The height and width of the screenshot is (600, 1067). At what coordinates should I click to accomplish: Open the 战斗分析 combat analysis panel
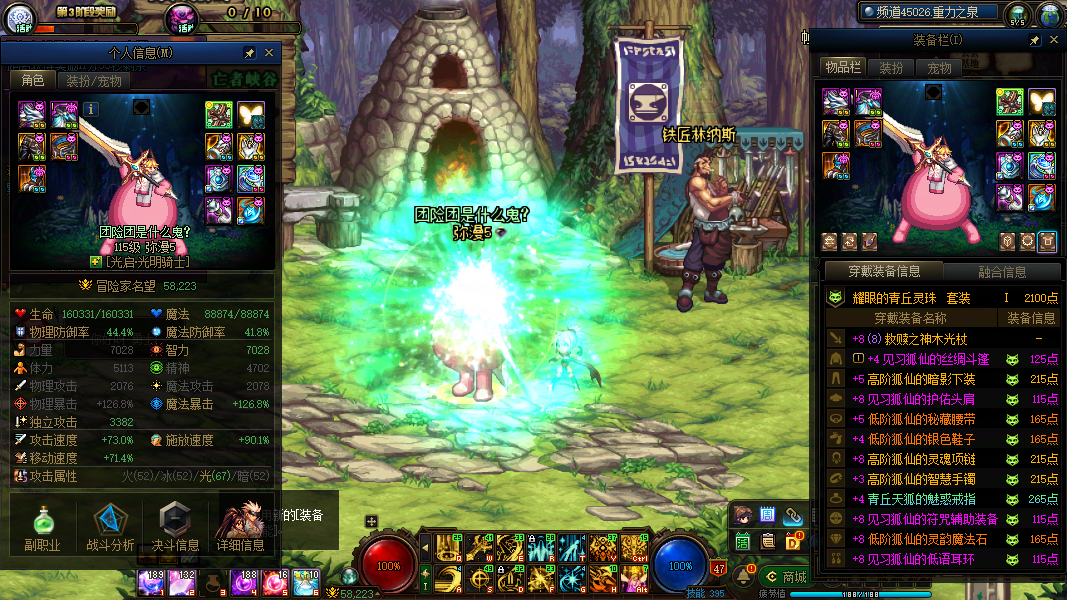point(110,527)
